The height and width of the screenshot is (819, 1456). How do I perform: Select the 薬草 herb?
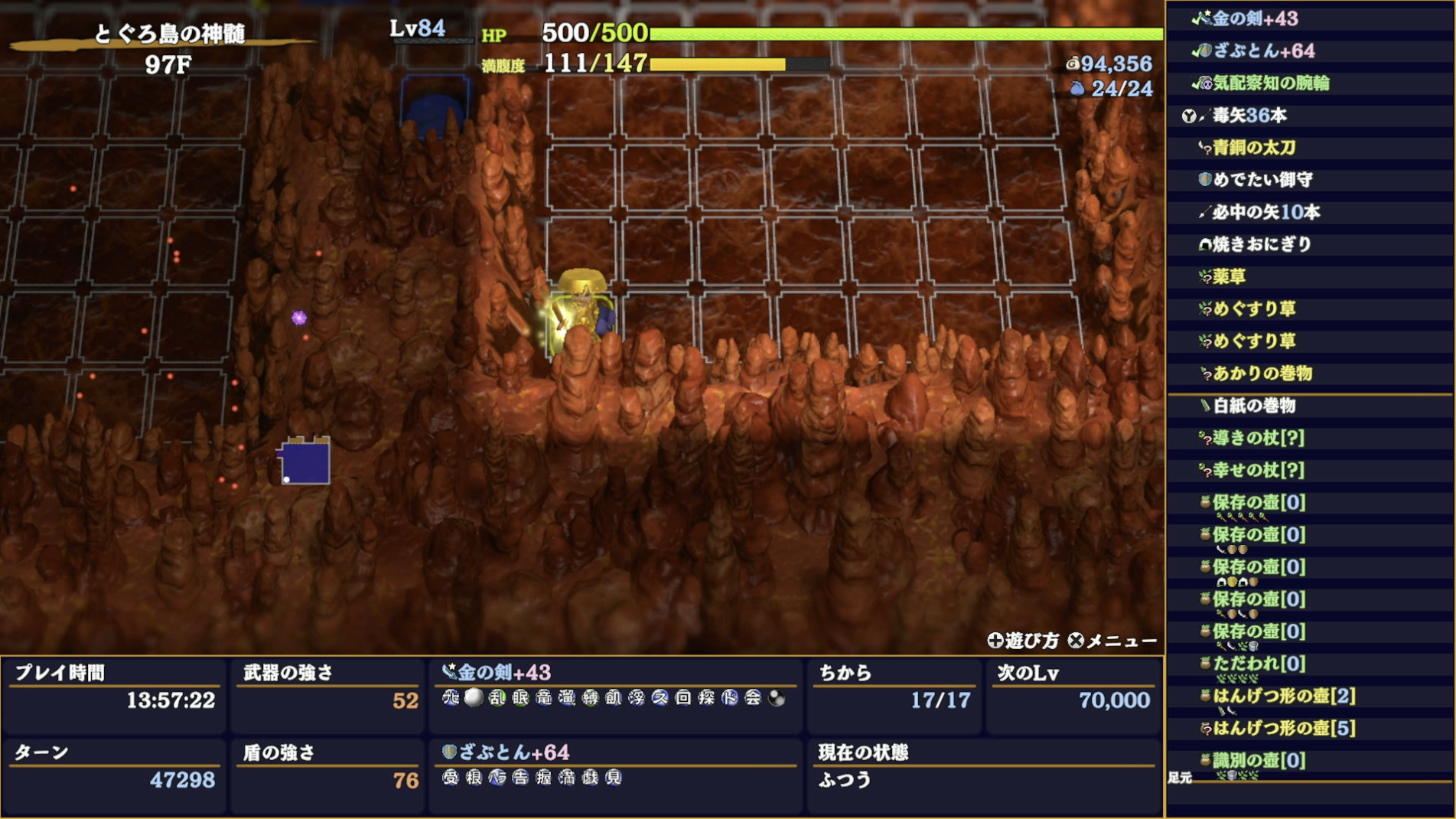tap(1230, 276)
